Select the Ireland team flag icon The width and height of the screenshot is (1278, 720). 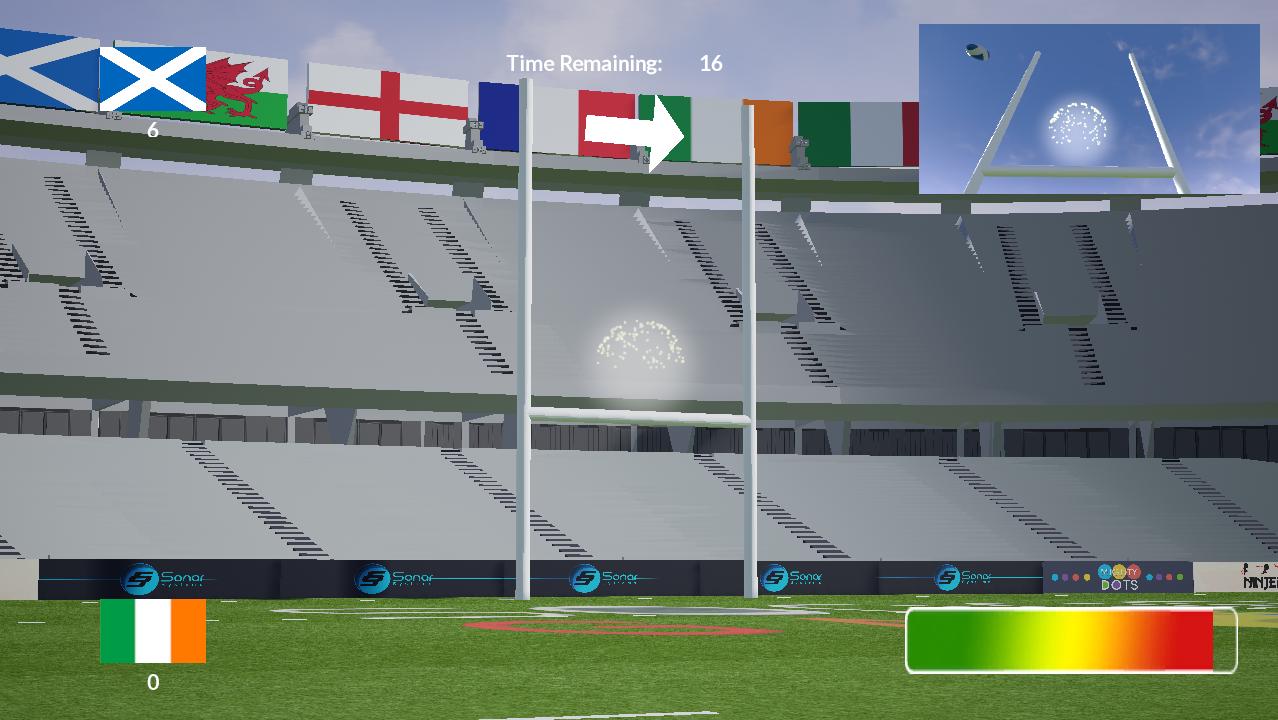tap(153, 631)
